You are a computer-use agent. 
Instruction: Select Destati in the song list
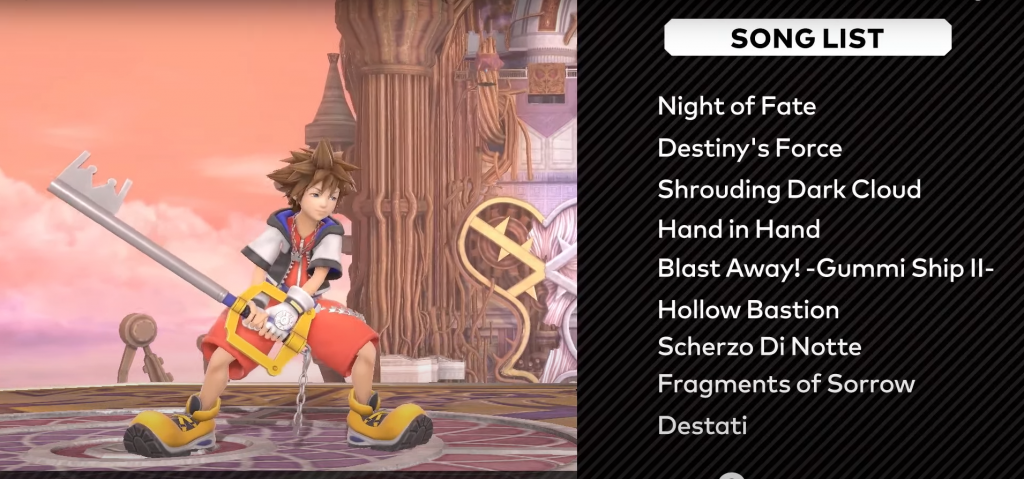click(x=702, y=426)
